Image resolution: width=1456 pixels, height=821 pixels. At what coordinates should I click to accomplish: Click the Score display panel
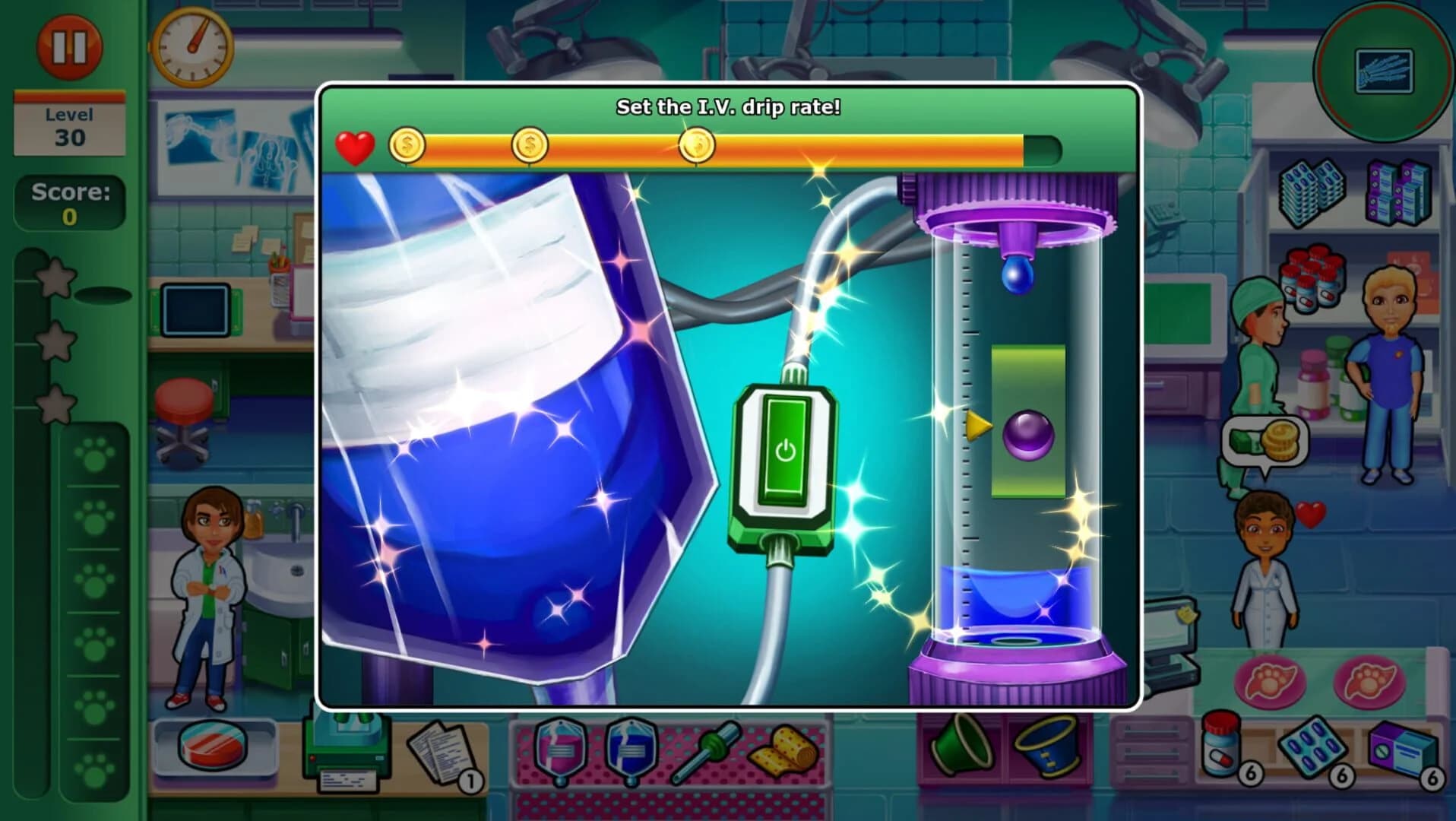[71, 199]
